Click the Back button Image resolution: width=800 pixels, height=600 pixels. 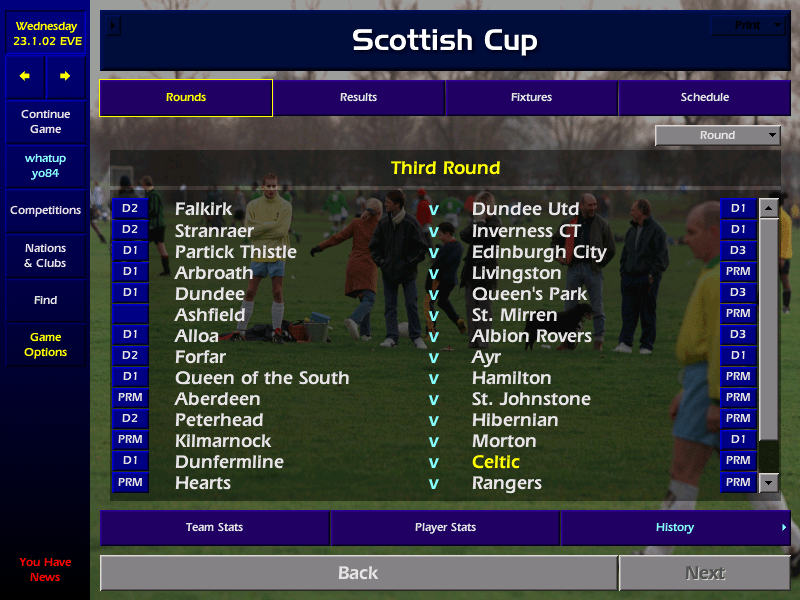pyautogui.click(x=358, y=573)
